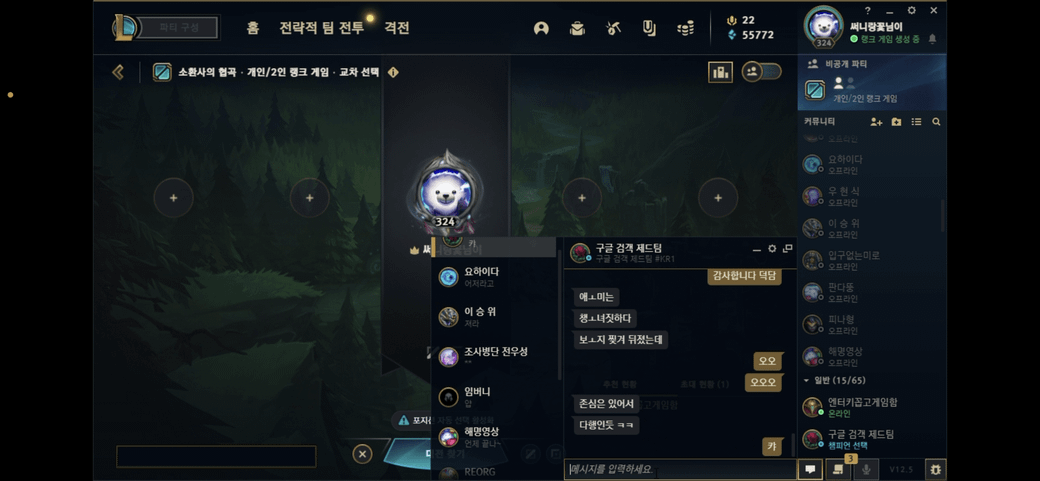This screenshot has width=1040, height=481.
Task: Click the add friend icon
Action: [x=876, y=122]
